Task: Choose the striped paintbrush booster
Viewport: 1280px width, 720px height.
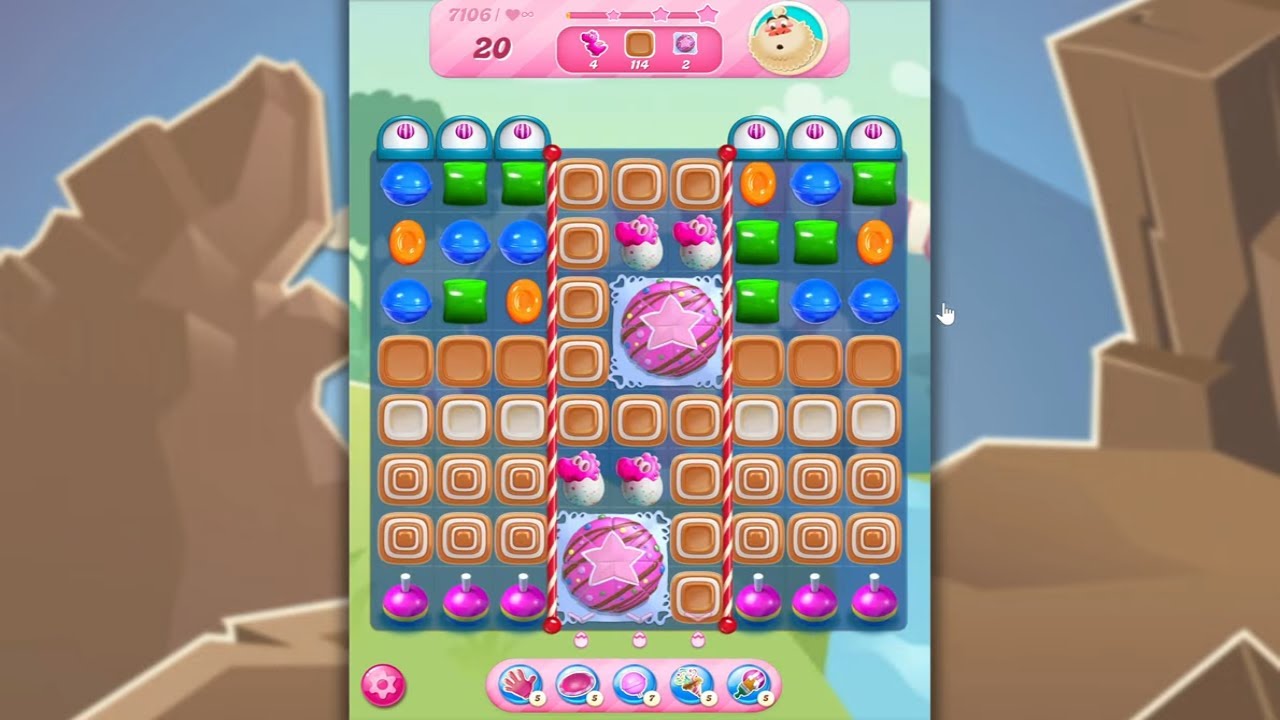Action: 748,685
